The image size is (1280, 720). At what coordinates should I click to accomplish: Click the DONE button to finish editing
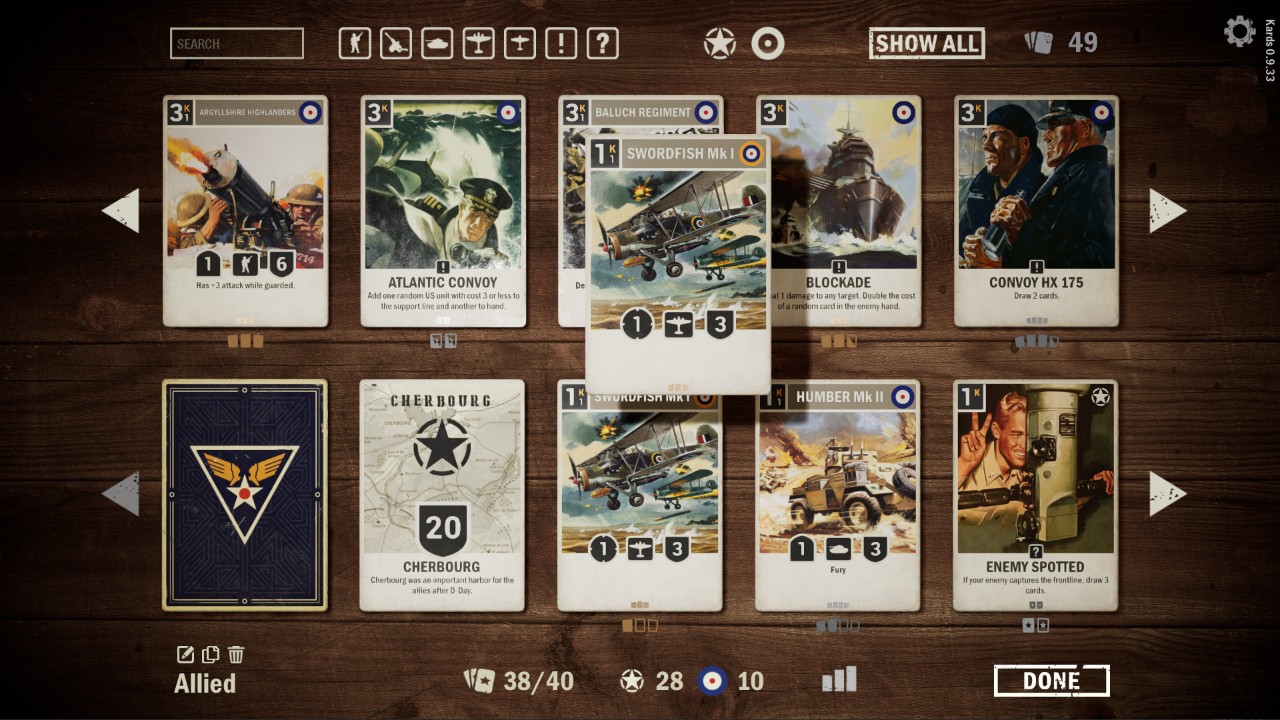[1050, 679]
